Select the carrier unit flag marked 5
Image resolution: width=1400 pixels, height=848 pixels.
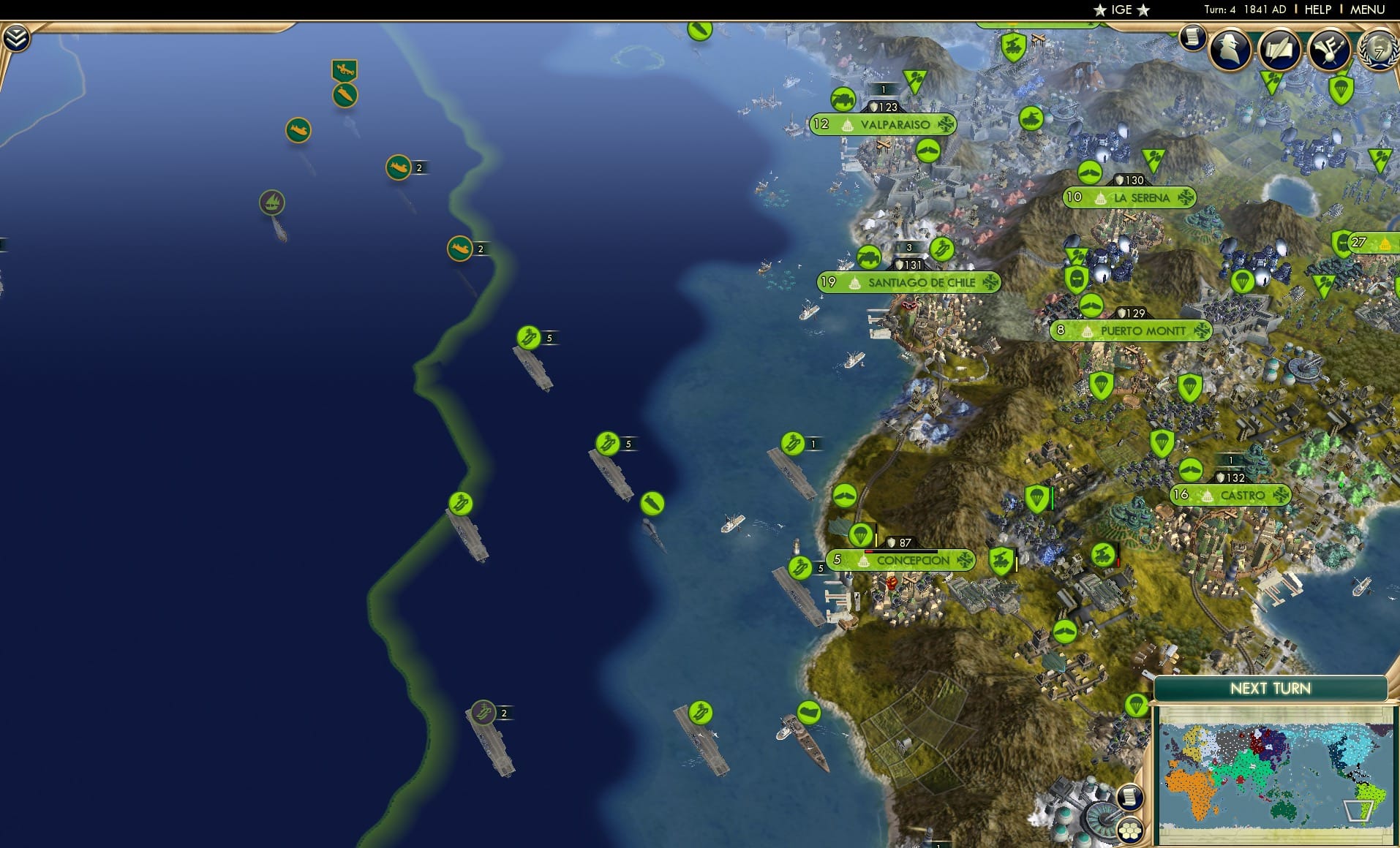(x=529, y=338)
